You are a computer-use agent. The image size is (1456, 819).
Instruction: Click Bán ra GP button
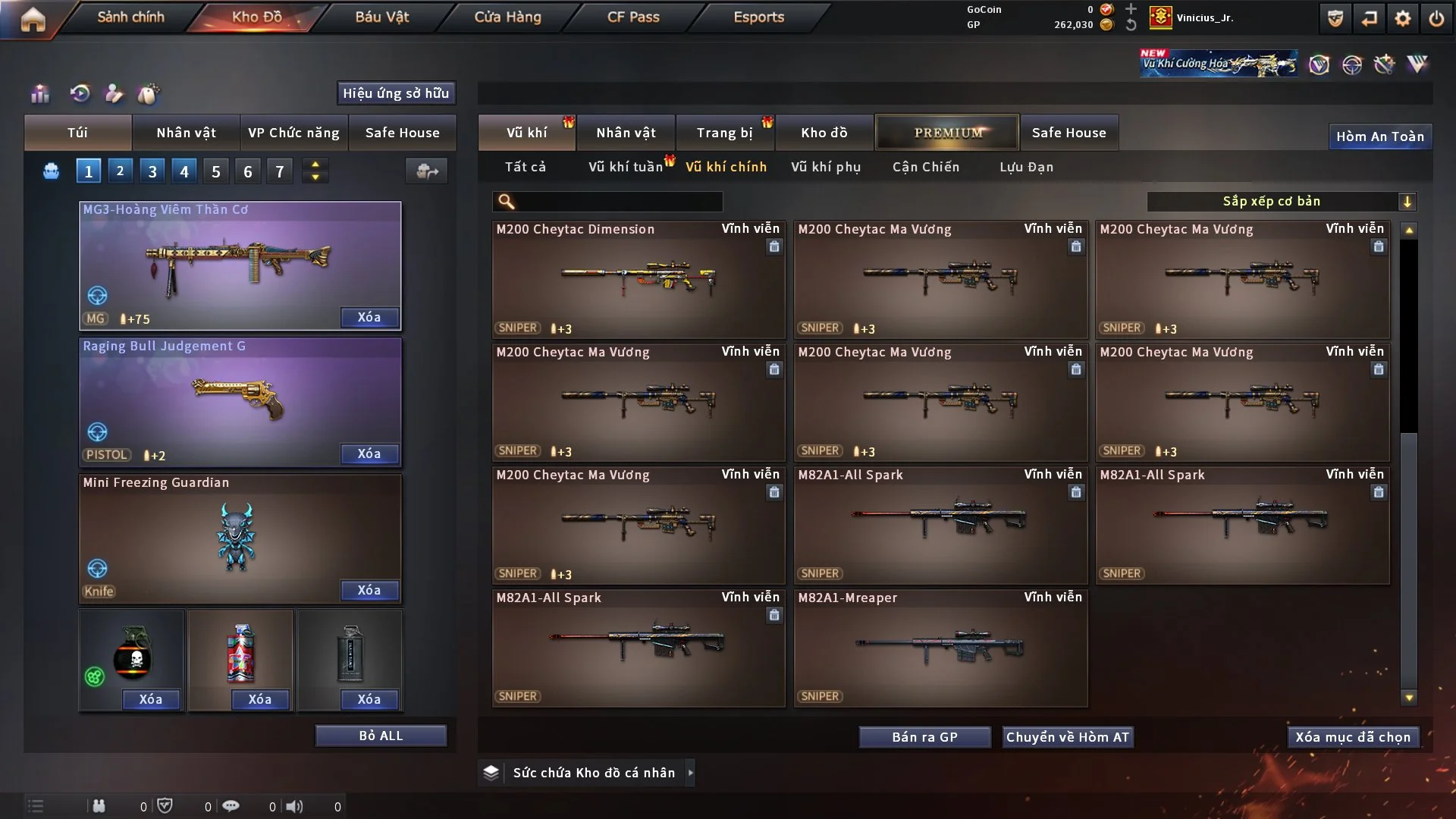coord(924,737)
